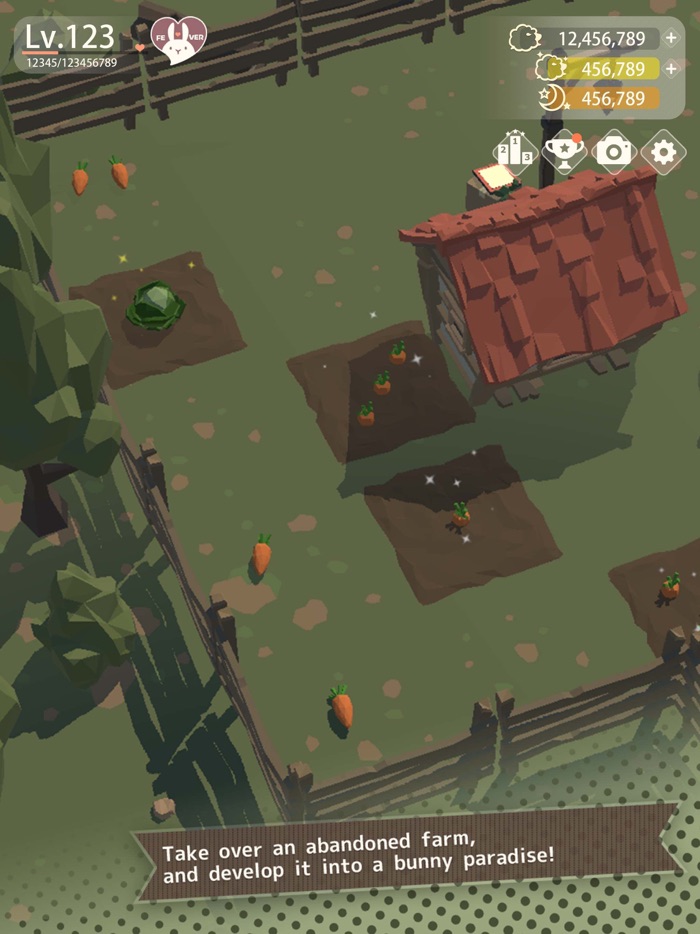The image size is (700, 934).
Task: Open the trophy achievements menu
Action: pyautogui.click(x=564, y=152)
